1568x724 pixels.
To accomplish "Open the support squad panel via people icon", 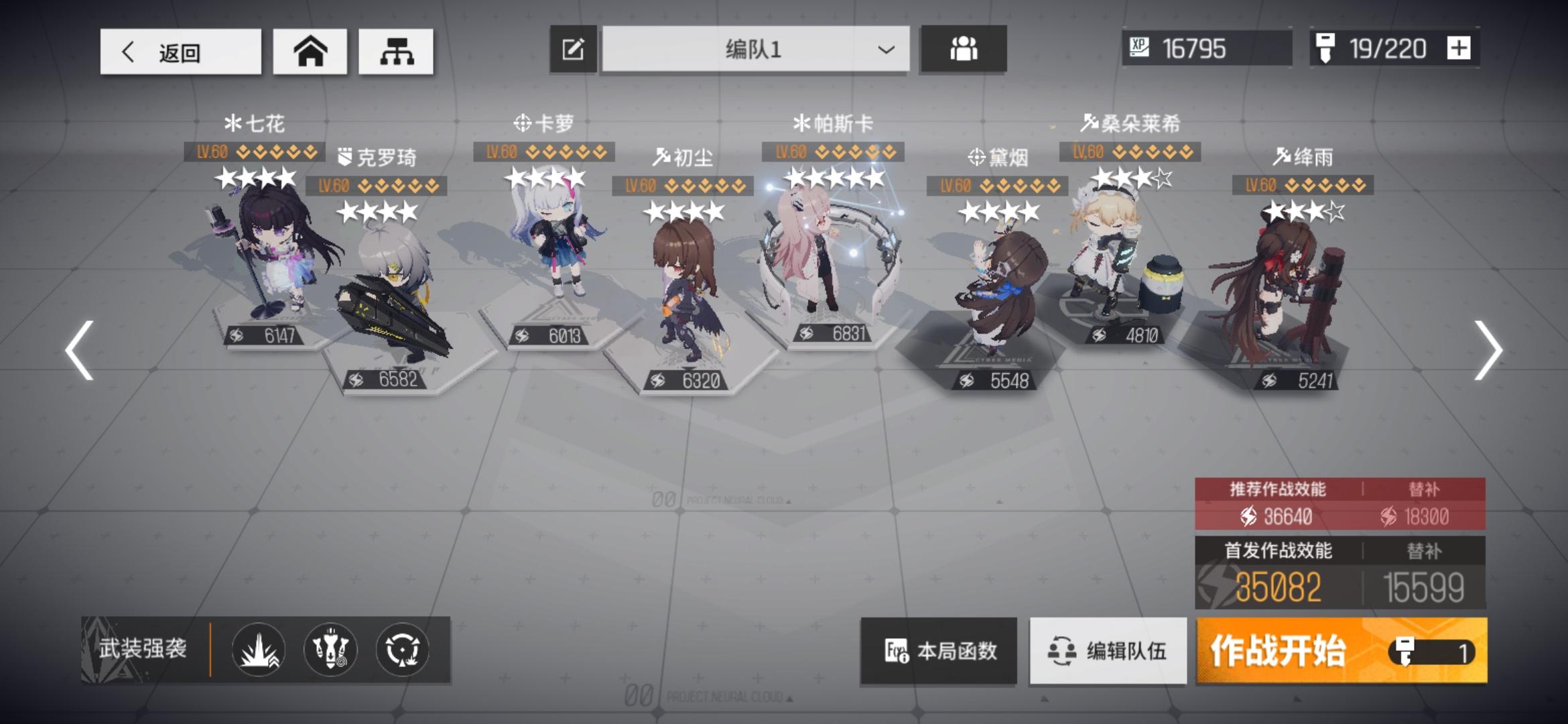I will (x=964, y=48).
